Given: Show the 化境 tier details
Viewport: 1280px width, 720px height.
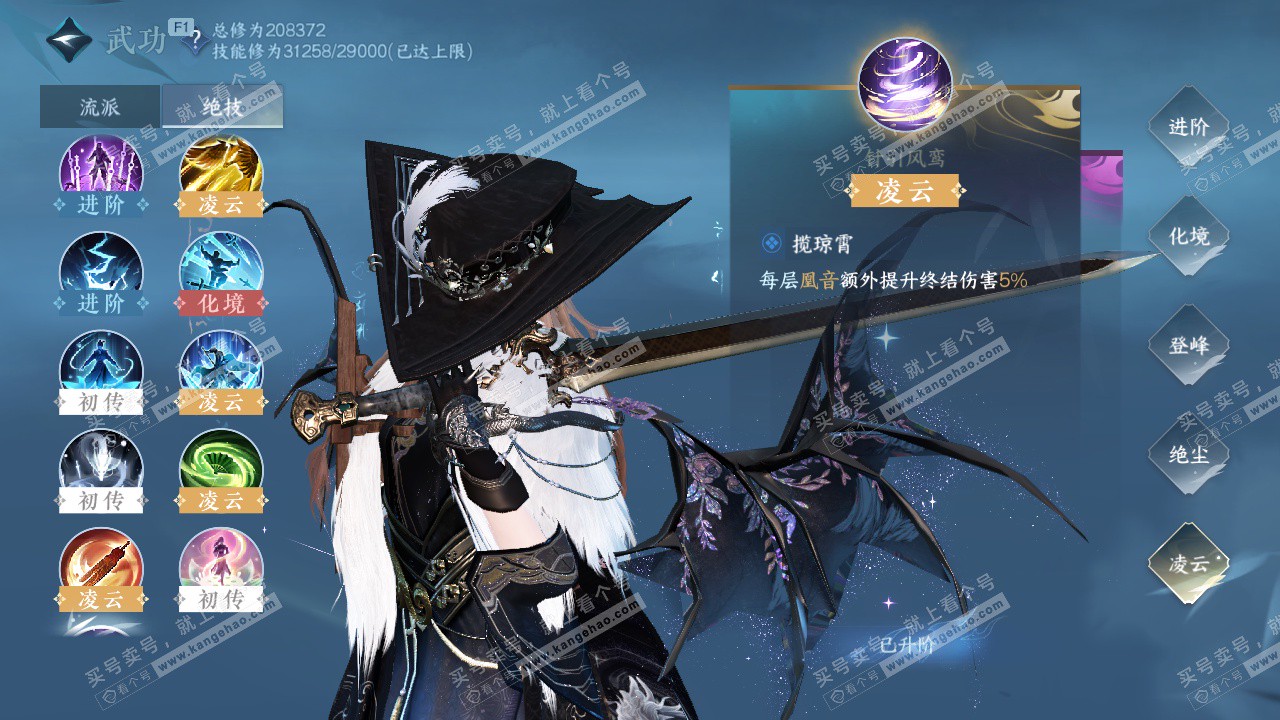Looking at the screenshot, I should pos(1188,236).
